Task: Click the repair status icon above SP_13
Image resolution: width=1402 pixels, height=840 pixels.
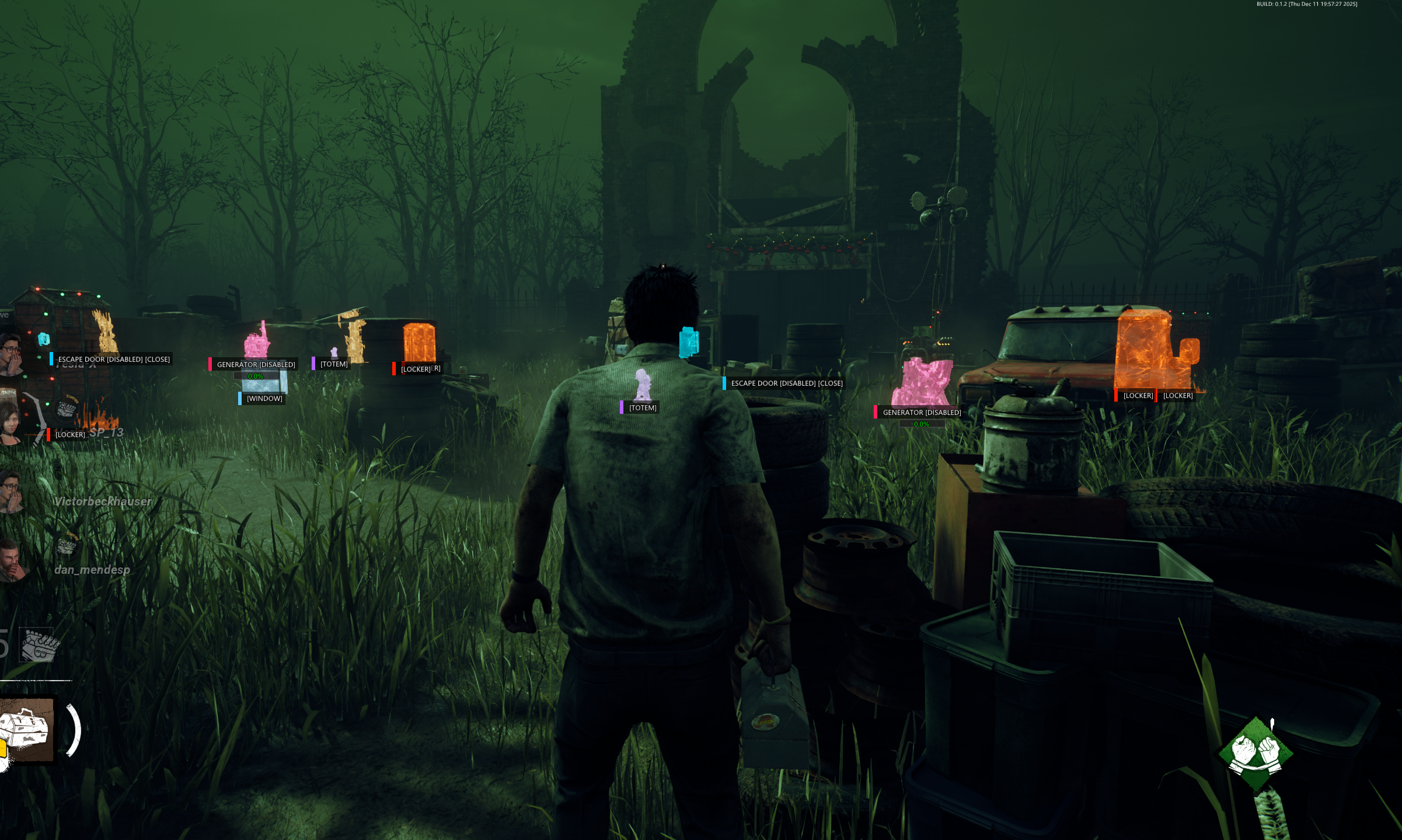Action: (67, 407)
